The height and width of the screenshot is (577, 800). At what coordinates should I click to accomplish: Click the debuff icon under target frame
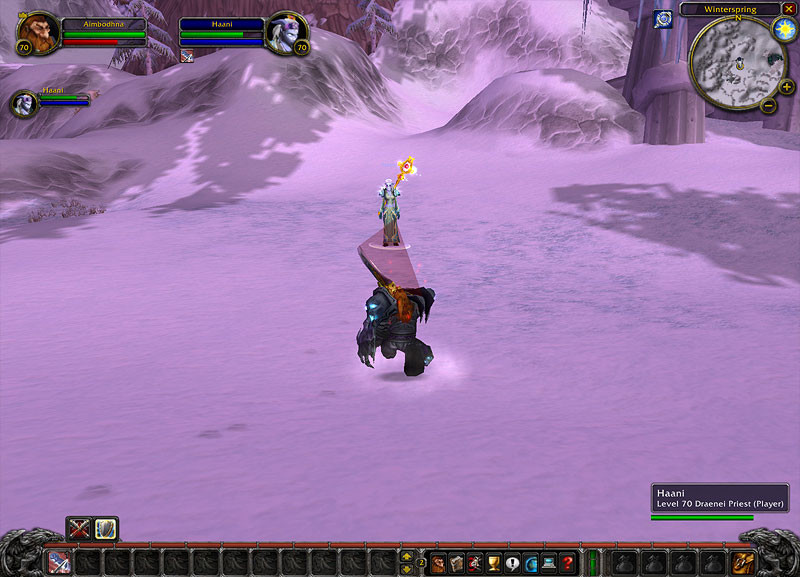[x=186, y=57]
